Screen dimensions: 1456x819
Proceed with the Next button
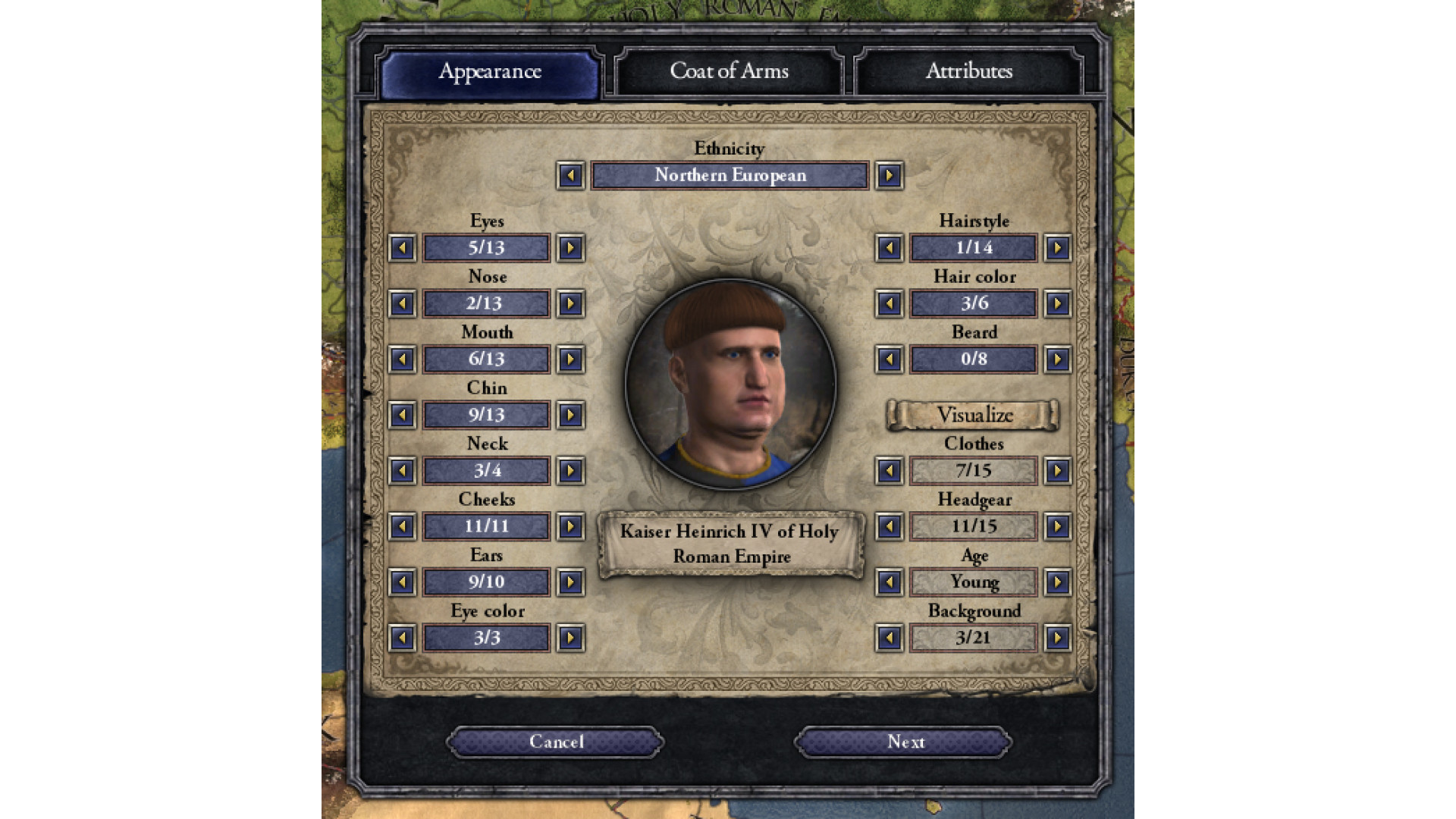(x=905, y=742)
